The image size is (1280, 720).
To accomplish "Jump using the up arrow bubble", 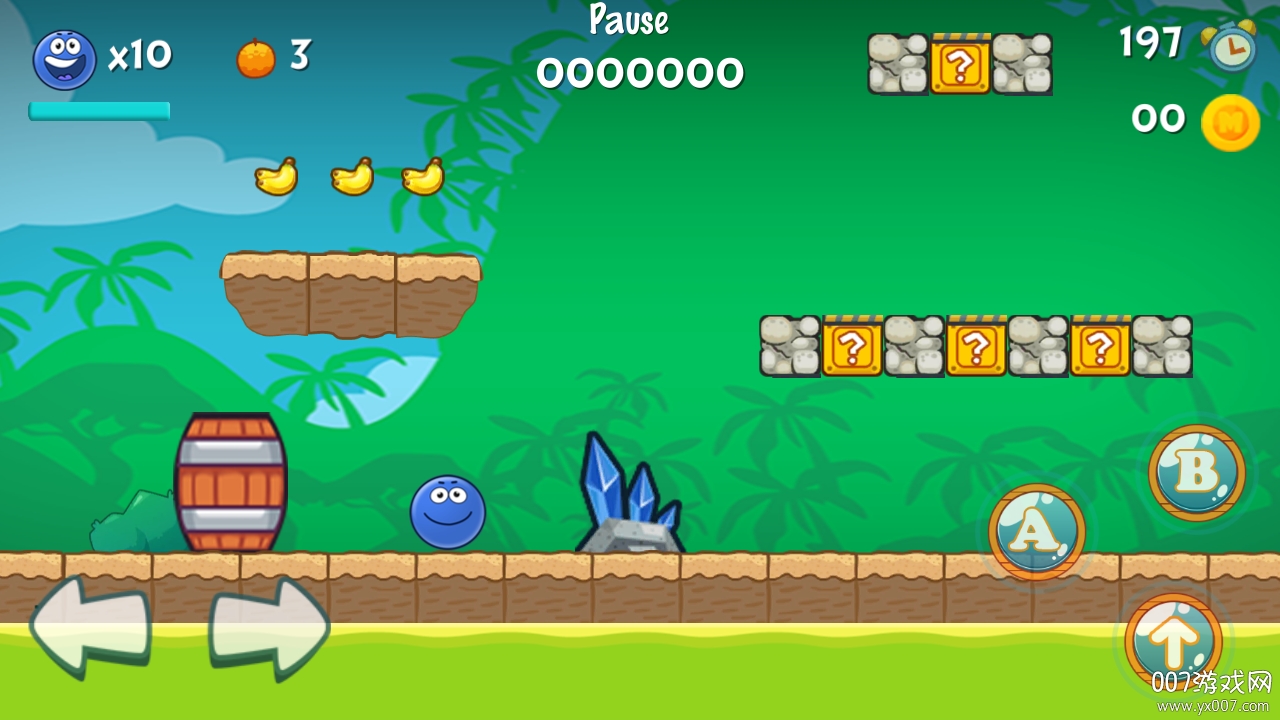I will coord(1173,640).
